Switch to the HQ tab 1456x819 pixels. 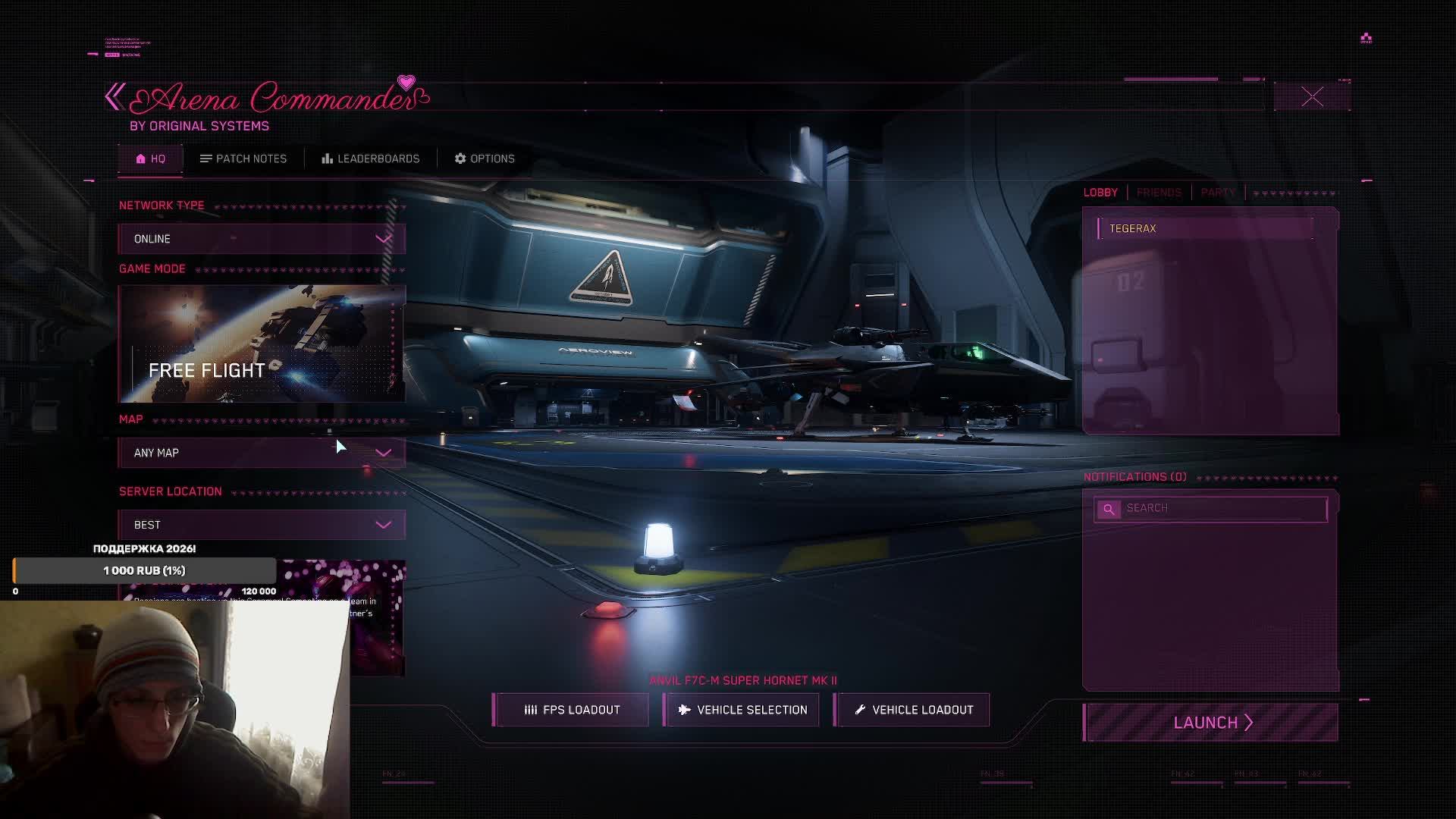(x=150, y=158)
